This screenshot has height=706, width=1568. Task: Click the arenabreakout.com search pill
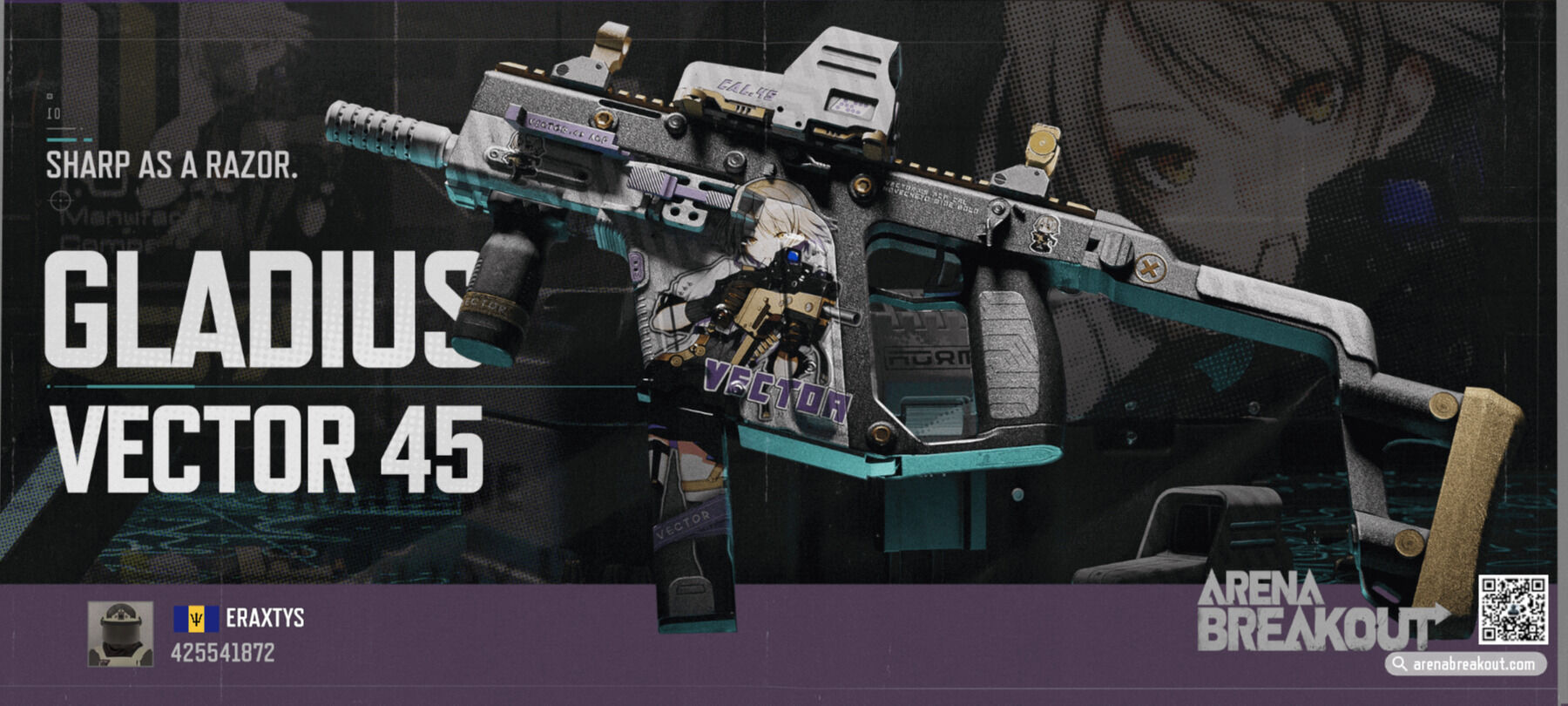point(1465,663)
